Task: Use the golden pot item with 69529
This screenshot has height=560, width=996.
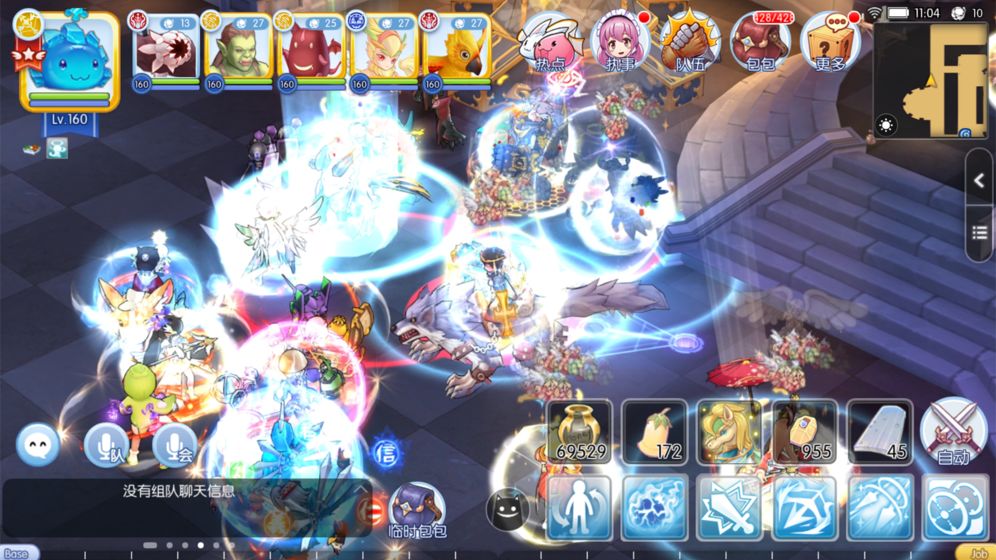Action: click(x=581, y=432)
